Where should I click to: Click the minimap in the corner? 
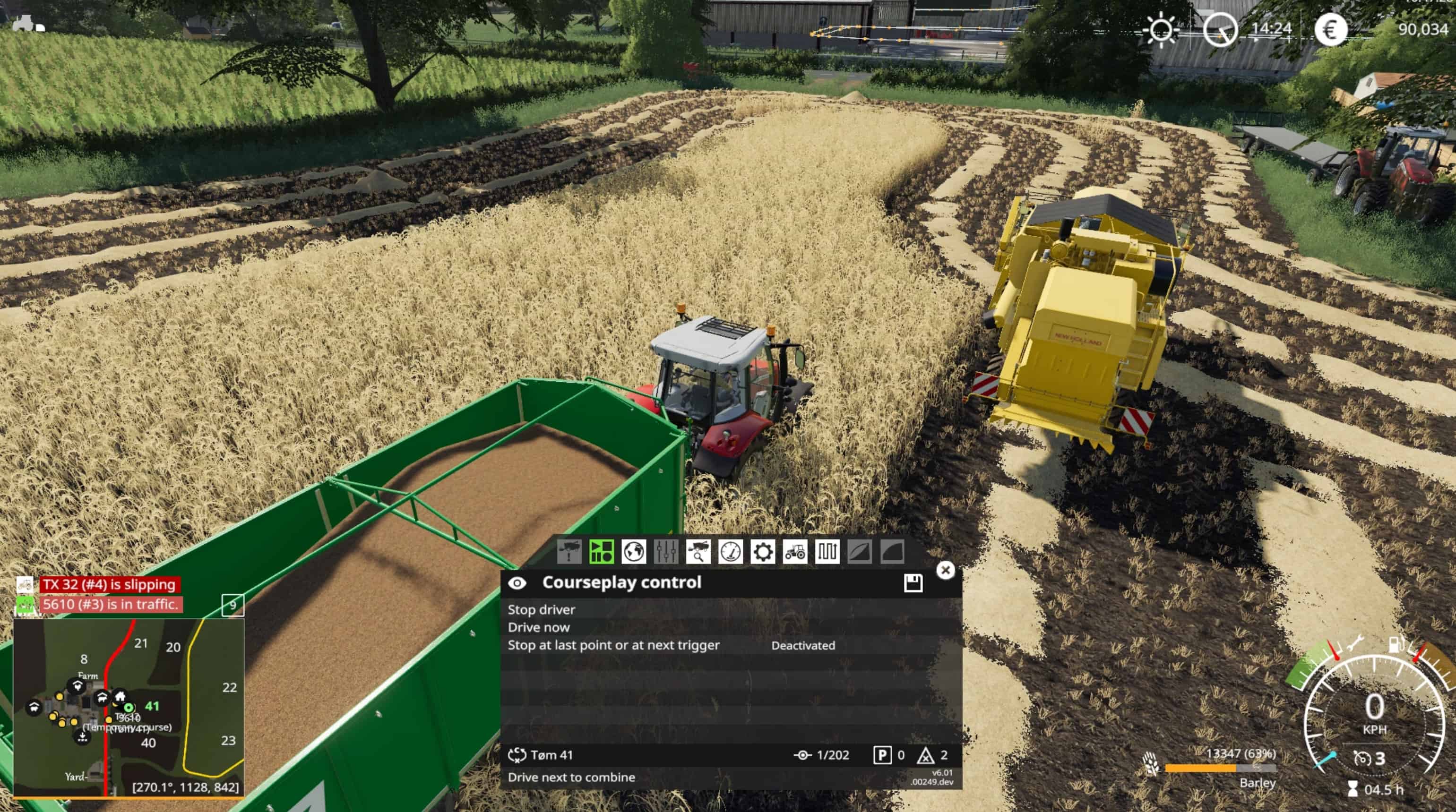coord(129,706)
